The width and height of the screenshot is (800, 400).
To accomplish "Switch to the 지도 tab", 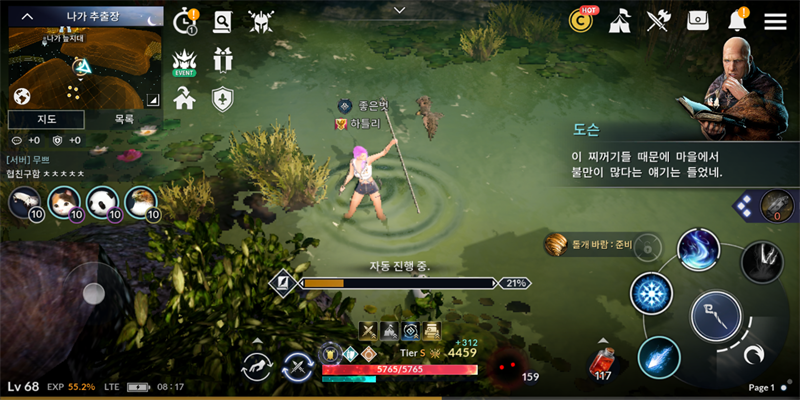I will click(x=46, y=119).
